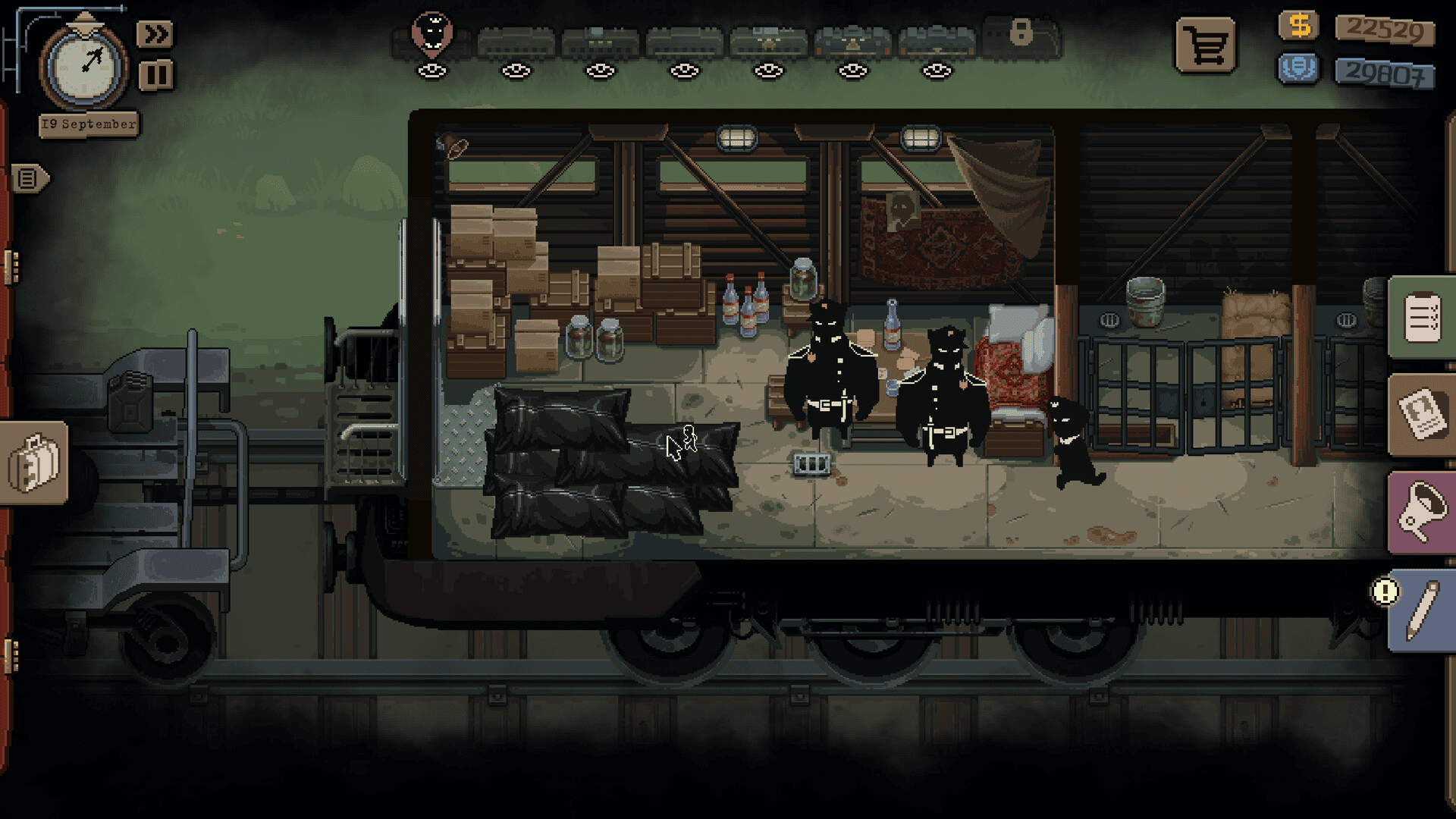Speed up time with the fast-forward button
This screenshot has width=1456, height=819.
(155, 34)
